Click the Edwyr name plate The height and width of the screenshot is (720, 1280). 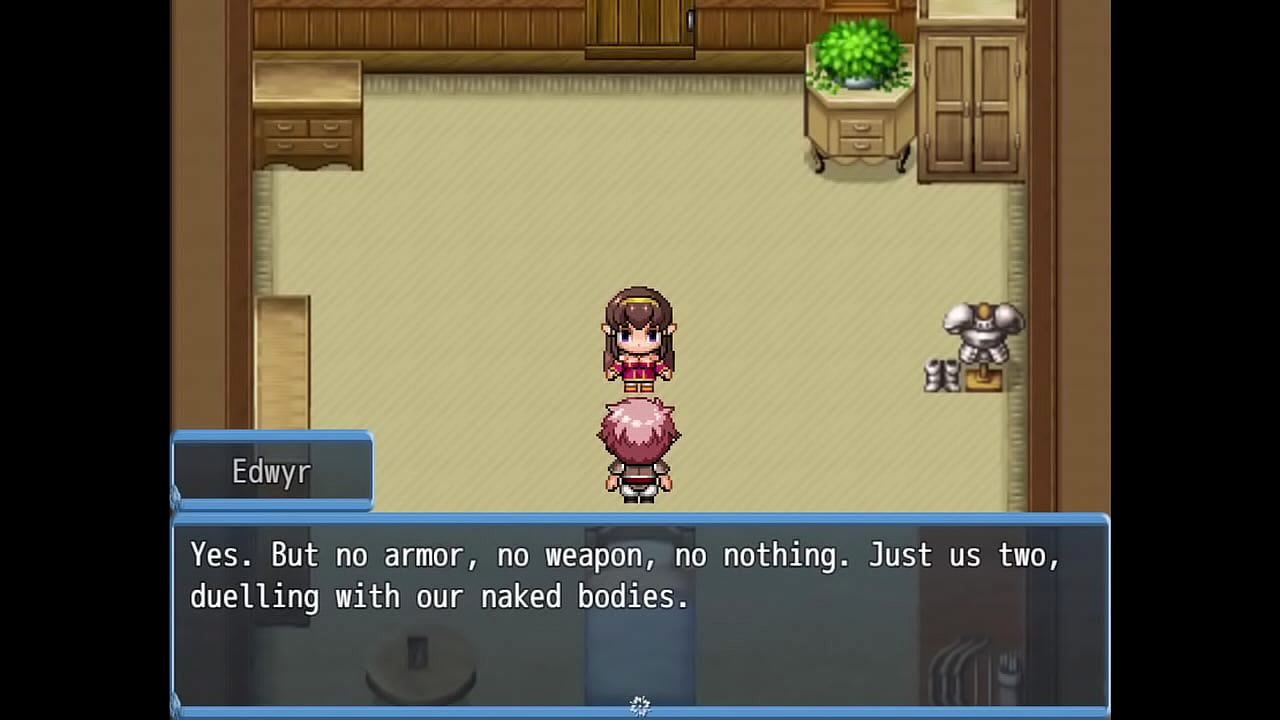[272, 471]
